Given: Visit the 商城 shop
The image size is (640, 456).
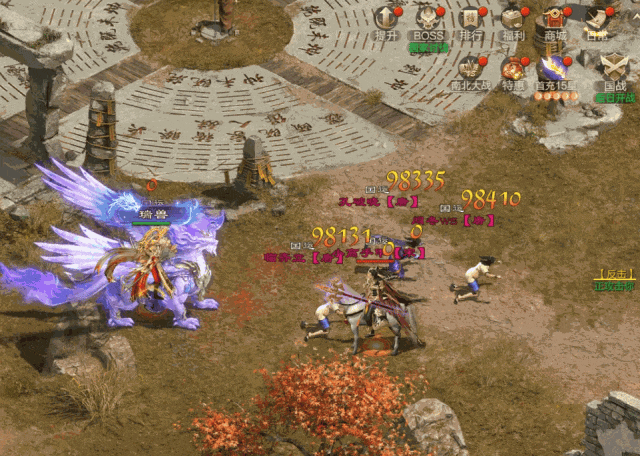Looking at the screenshot, I should point(555,20).
